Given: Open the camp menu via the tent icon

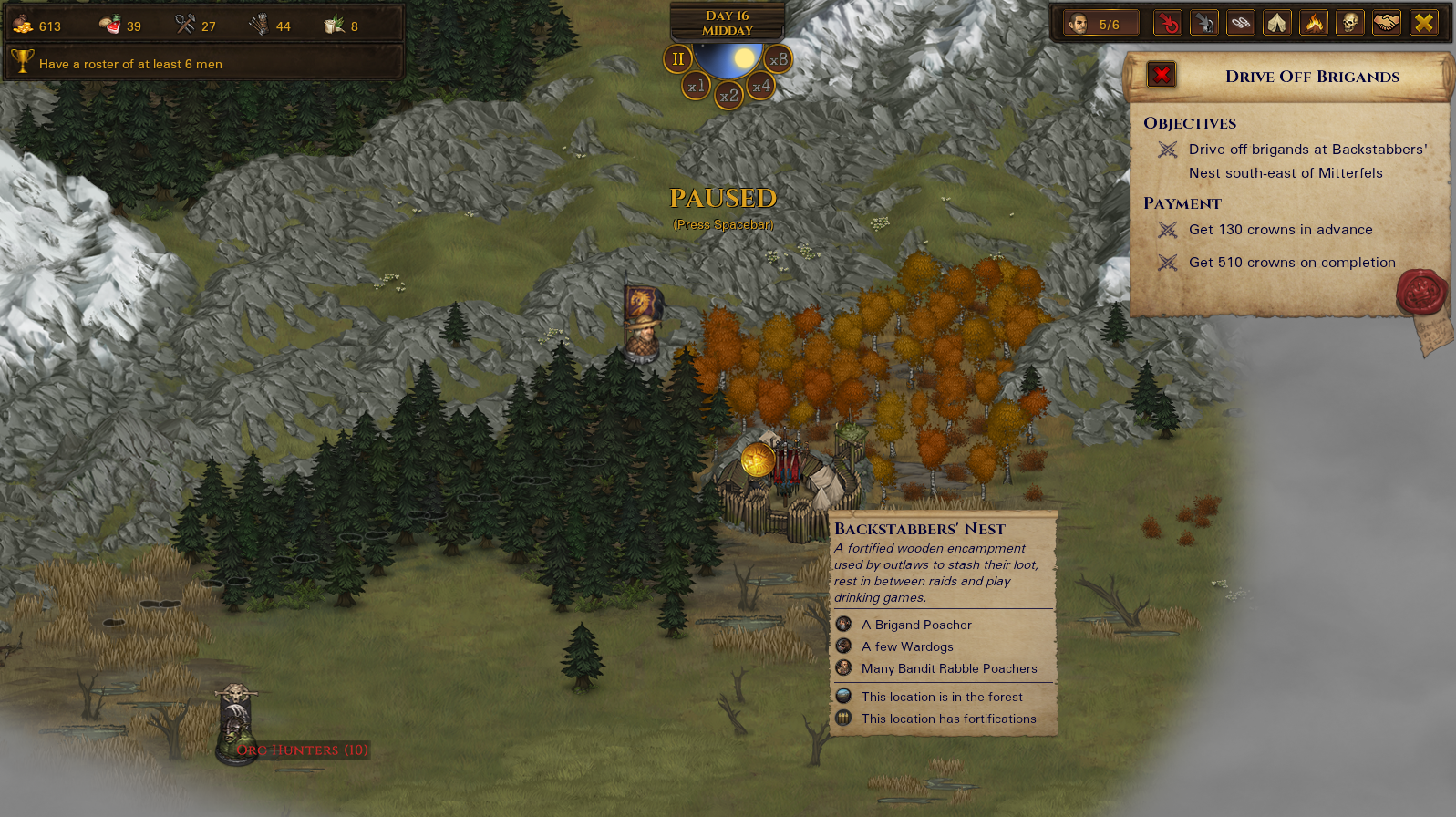Looking at the screenshot, I should pyautogui.click(x=1277, y=22).
